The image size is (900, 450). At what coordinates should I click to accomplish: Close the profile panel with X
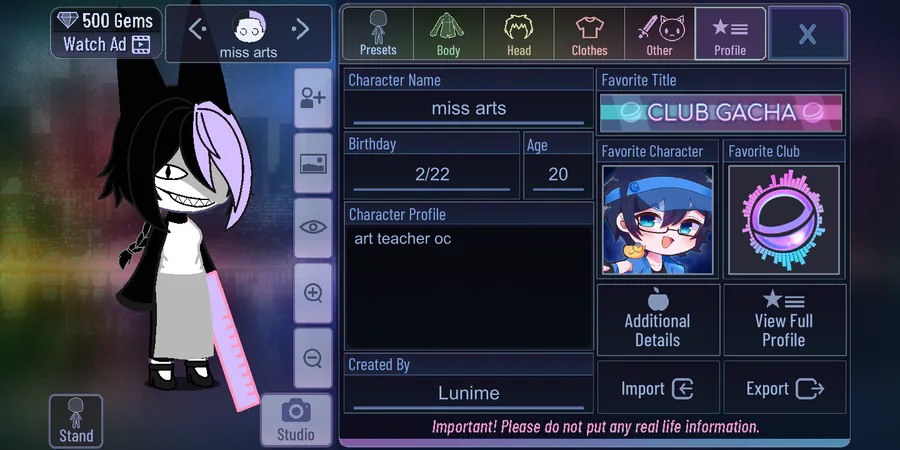807,34
